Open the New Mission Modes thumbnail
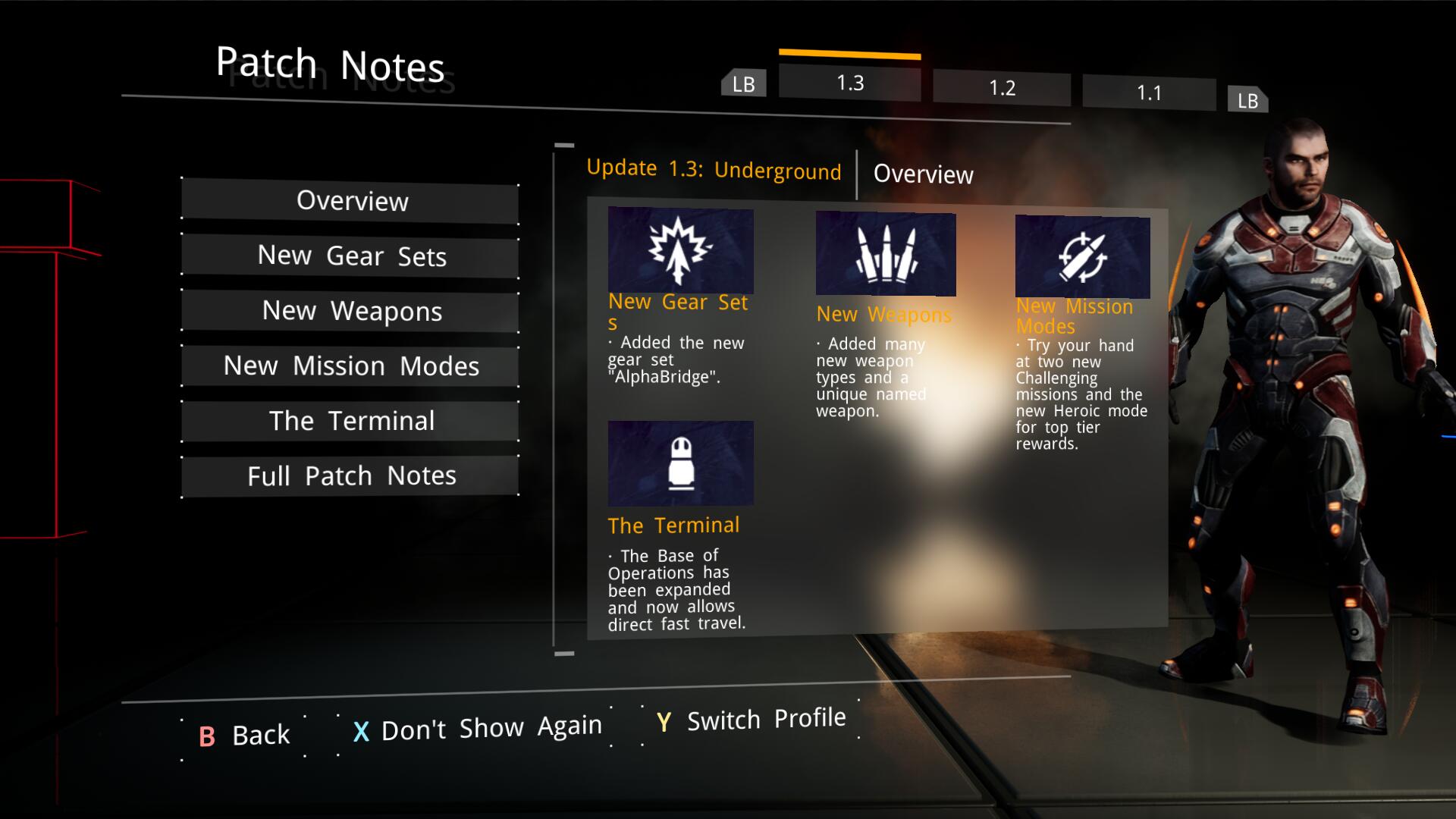This screenshot has width=1456, height=819. [1082, 257]
